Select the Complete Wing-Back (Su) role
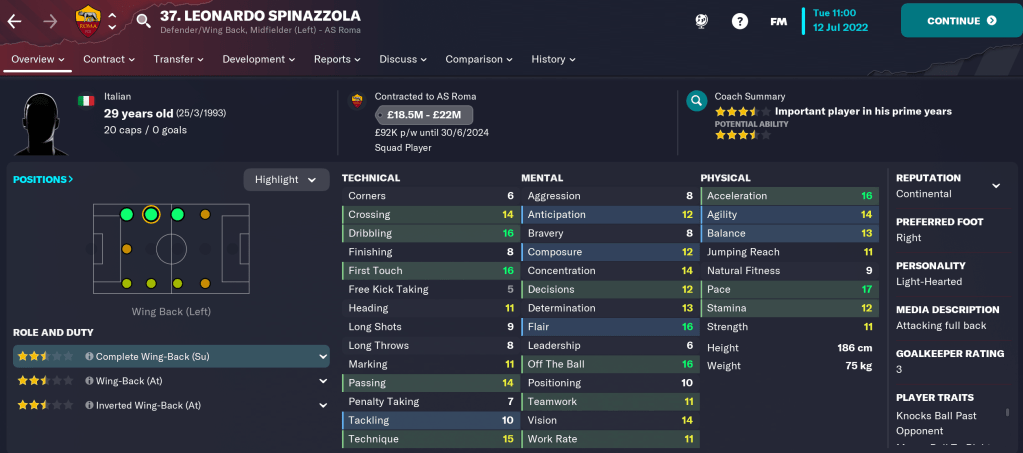This screenshot has width=1023, height=453. (170, 355)
